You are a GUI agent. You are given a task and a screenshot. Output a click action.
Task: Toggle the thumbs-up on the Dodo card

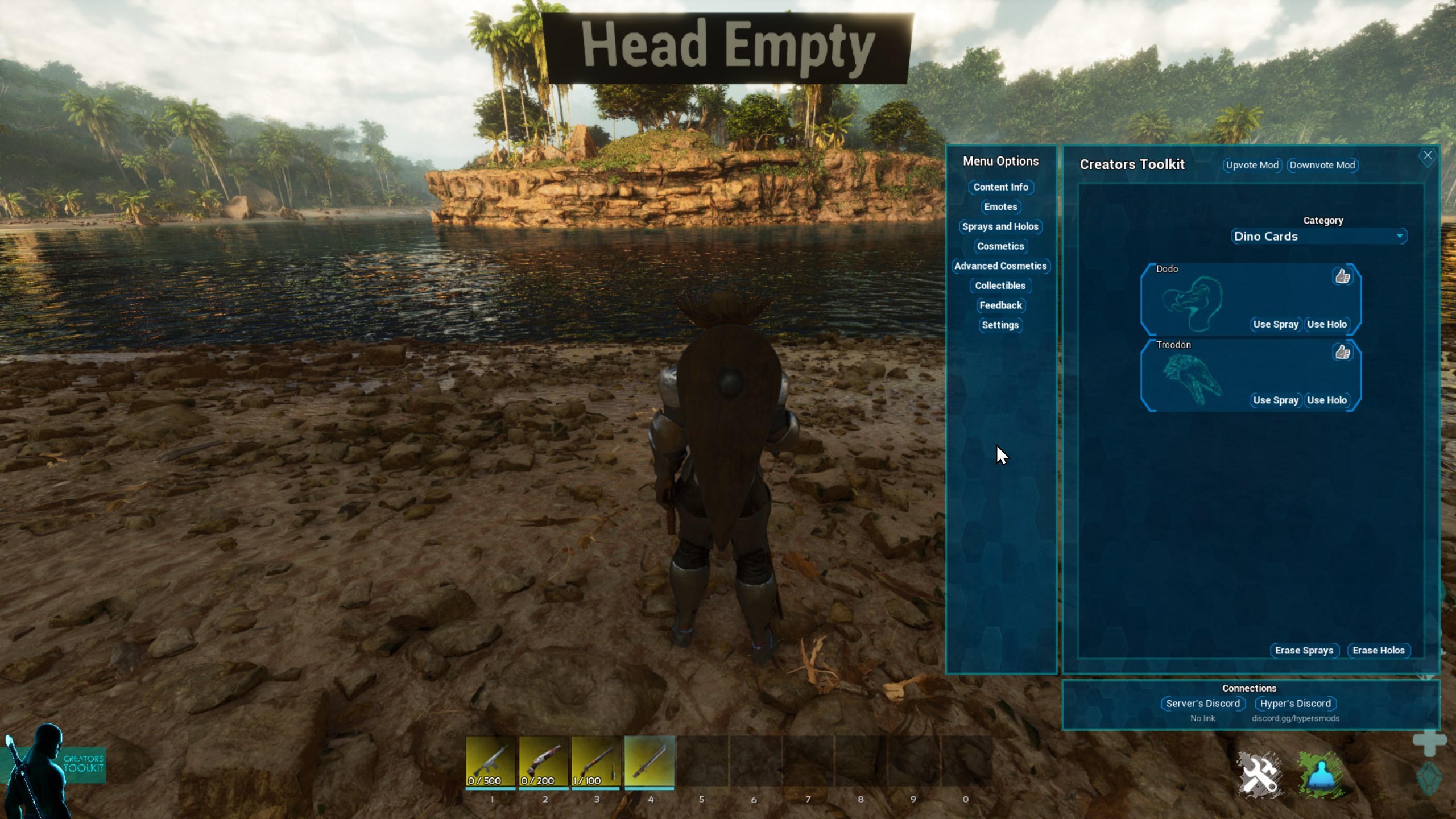pyautogui.click(x=1342, y=277)
